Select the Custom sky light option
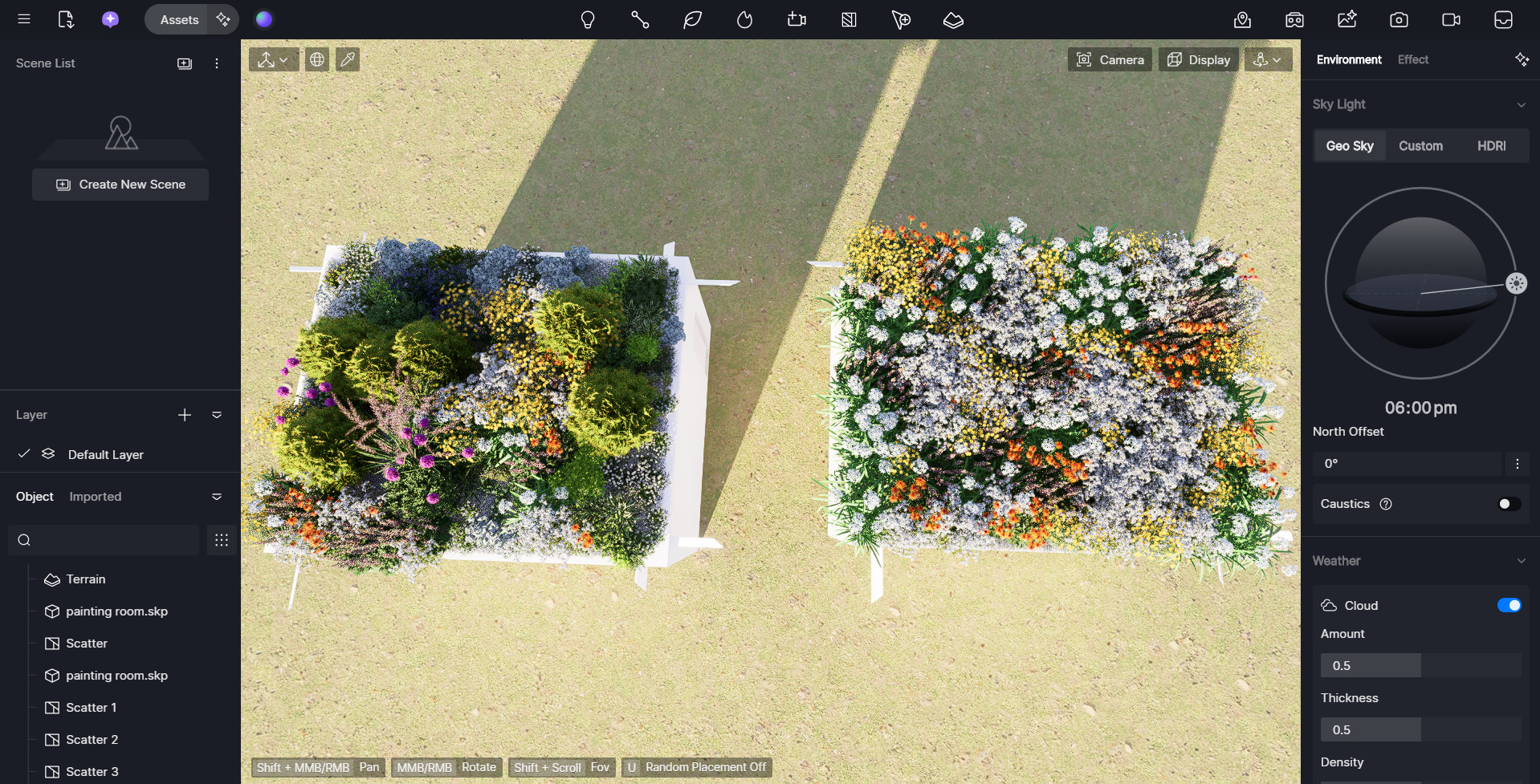Image resolution: width=1540 pixels, height=784 pixels. pyautogui.click(x=1420, y=146)
